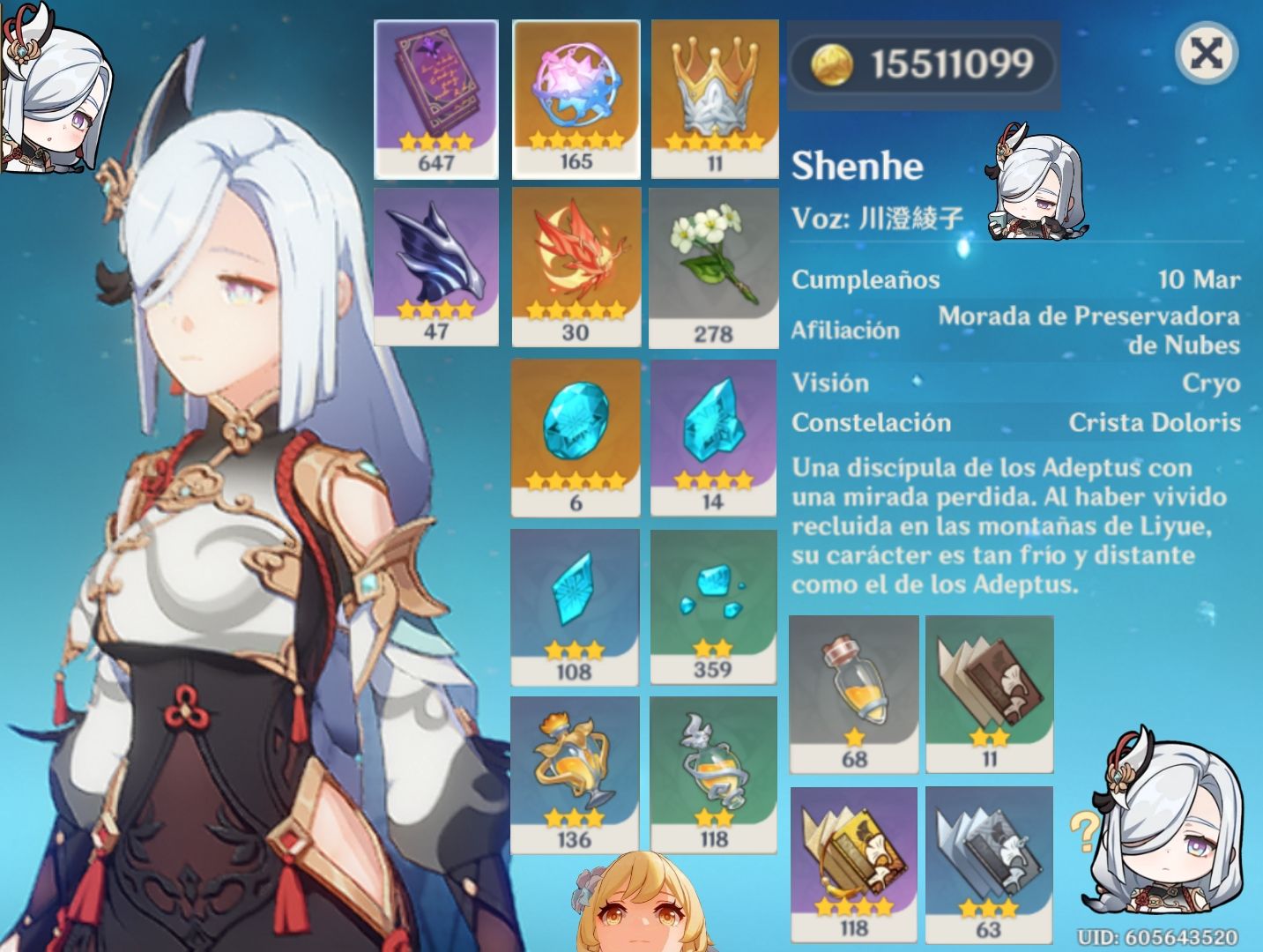Click the five-star blue sphere item labeled 165

[x=576, y=93]
